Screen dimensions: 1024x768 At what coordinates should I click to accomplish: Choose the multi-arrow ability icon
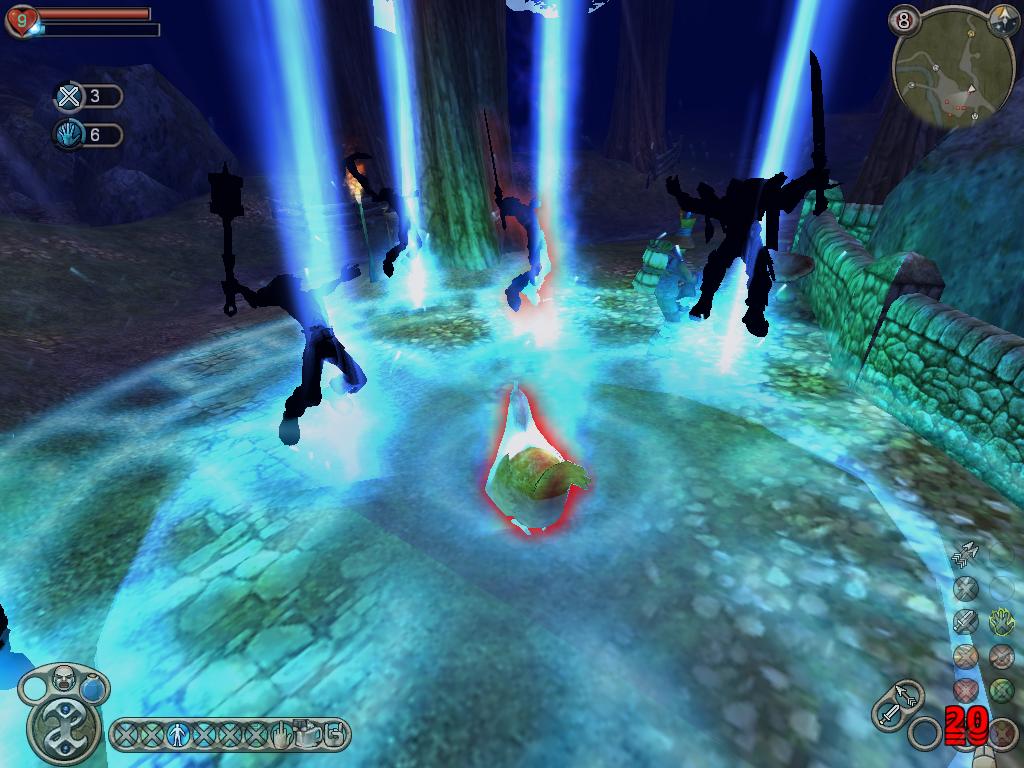tap(965, 553)
